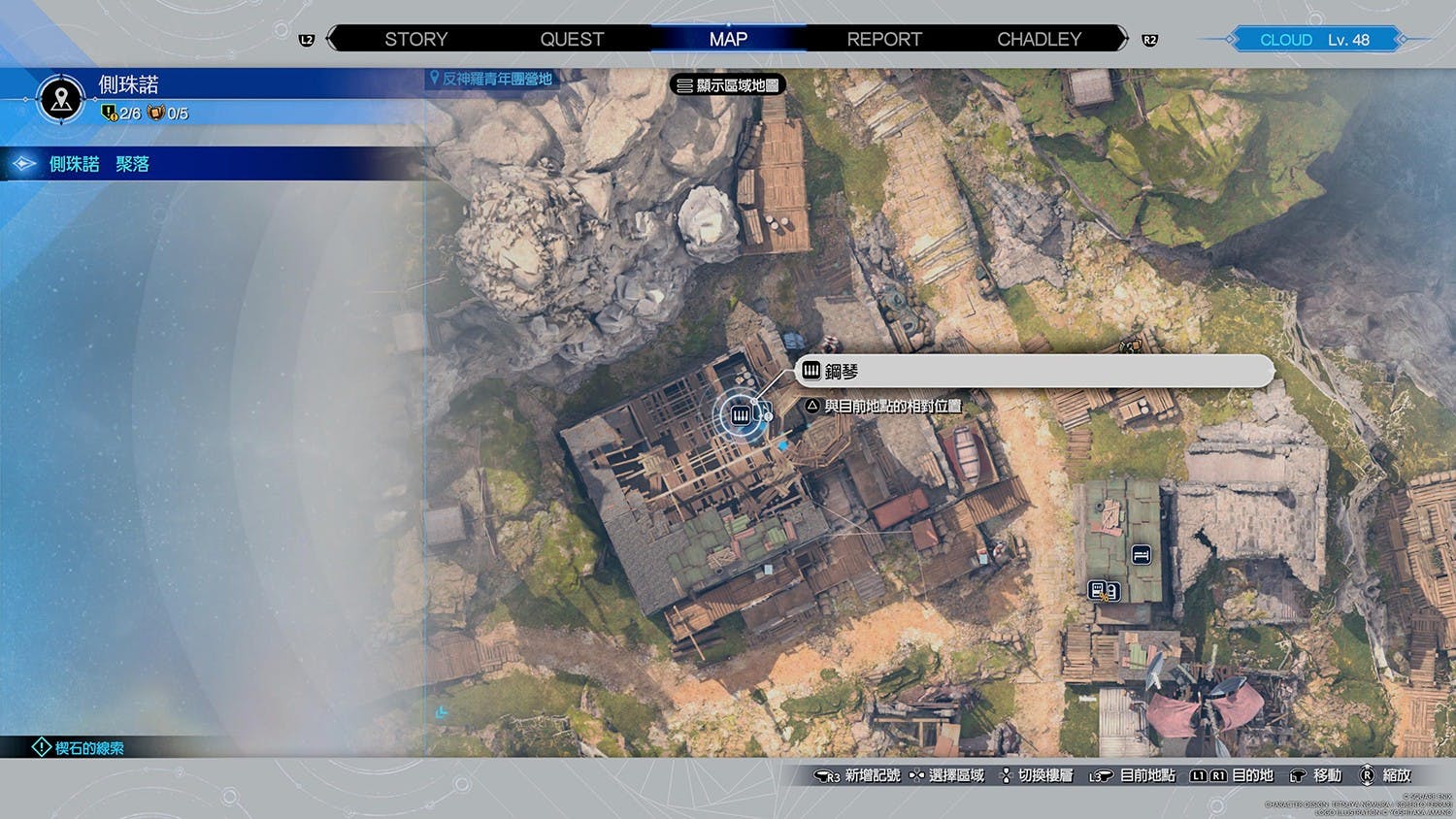Select the bed rest-spot map marker

pos(1142,555)
